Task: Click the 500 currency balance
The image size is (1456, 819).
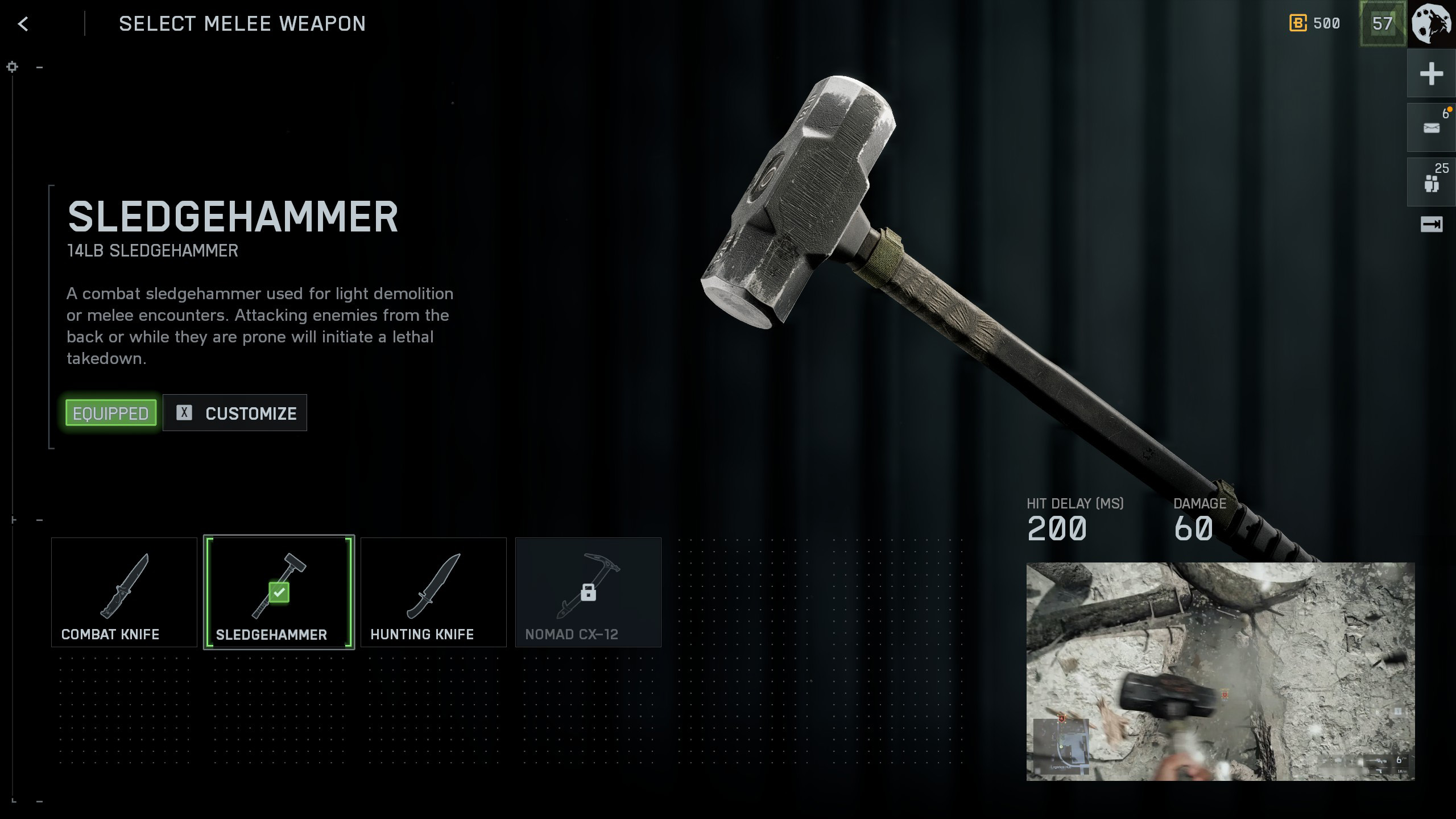Action: 1315,23
